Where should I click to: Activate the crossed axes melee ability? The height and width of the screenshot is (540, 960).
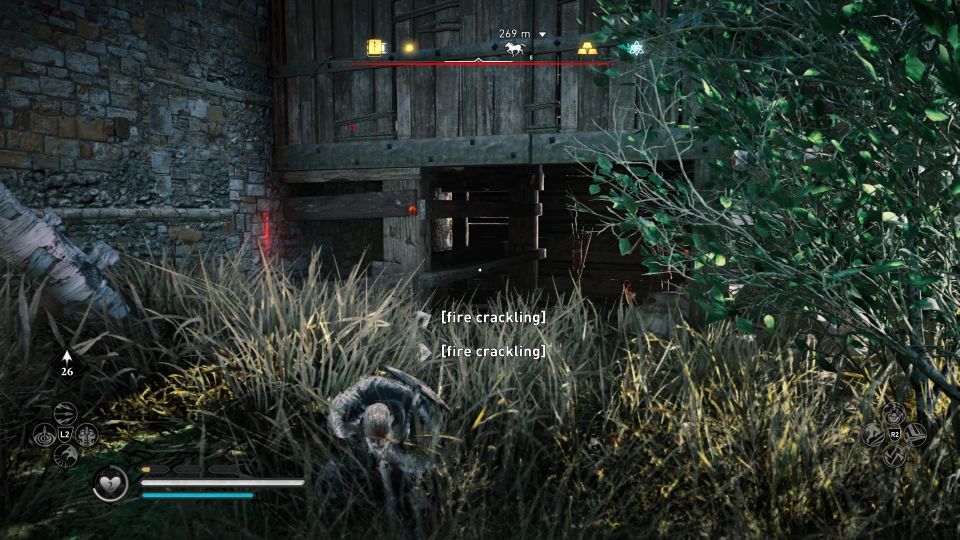(x=894, y=456)
